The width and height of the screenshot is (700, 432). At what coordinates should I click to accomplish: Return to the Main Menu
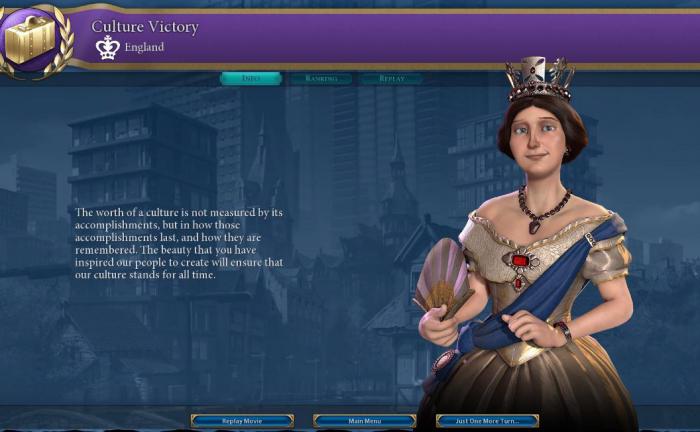pos(364,421)
